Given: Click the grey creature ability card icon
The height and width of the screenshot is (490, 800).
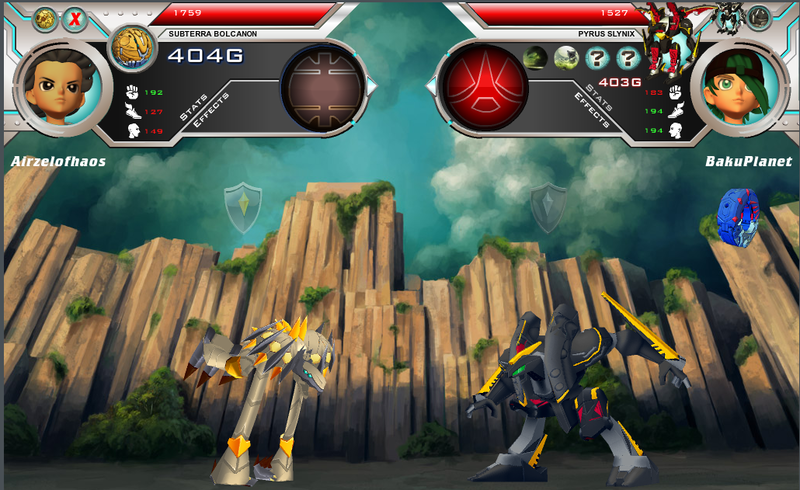Looking at the screenshot, I should [x=567, y=57].
